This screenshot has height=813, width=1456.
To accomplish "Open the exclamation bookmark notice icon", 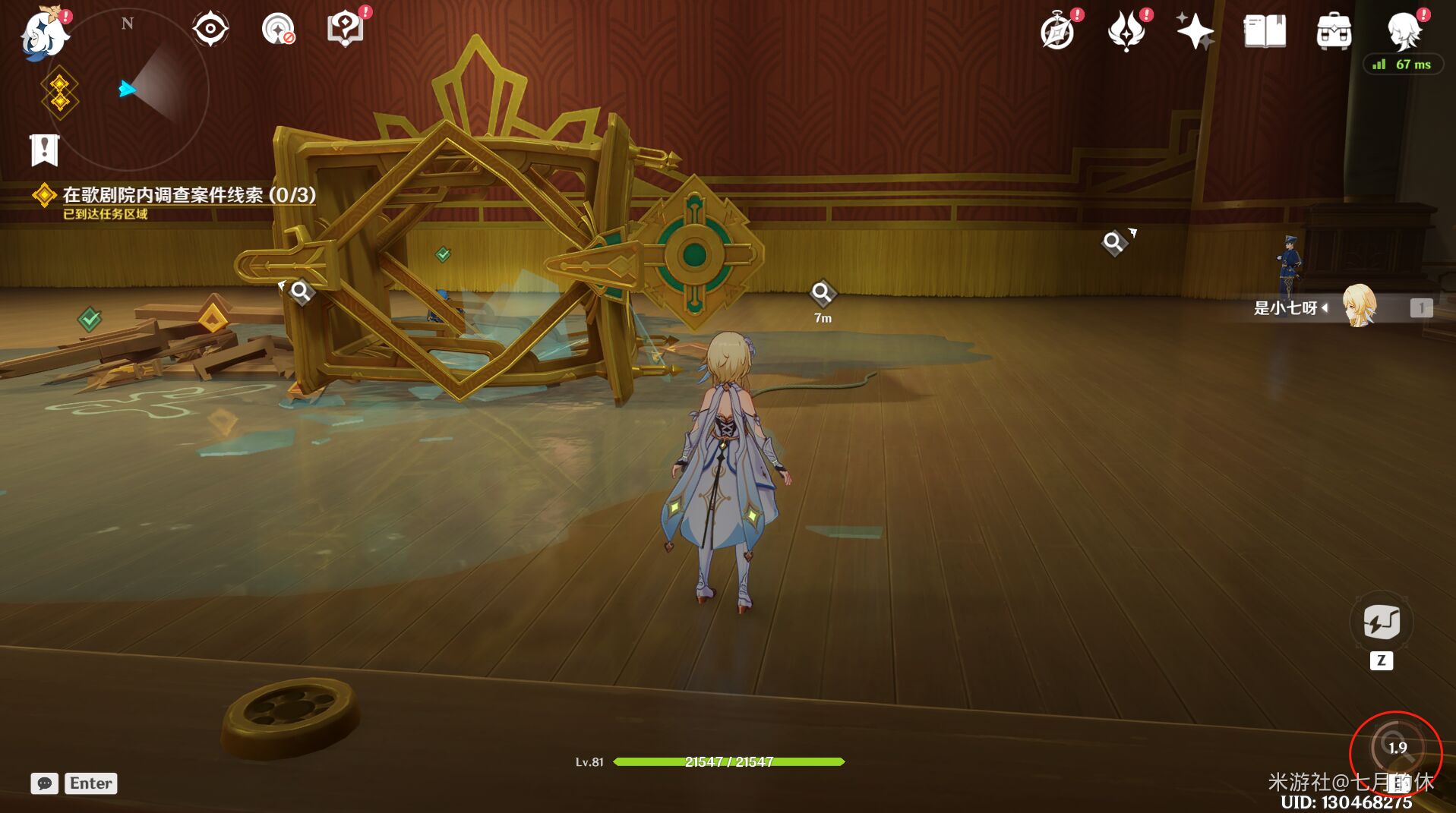I will click(x=44, y=150).
